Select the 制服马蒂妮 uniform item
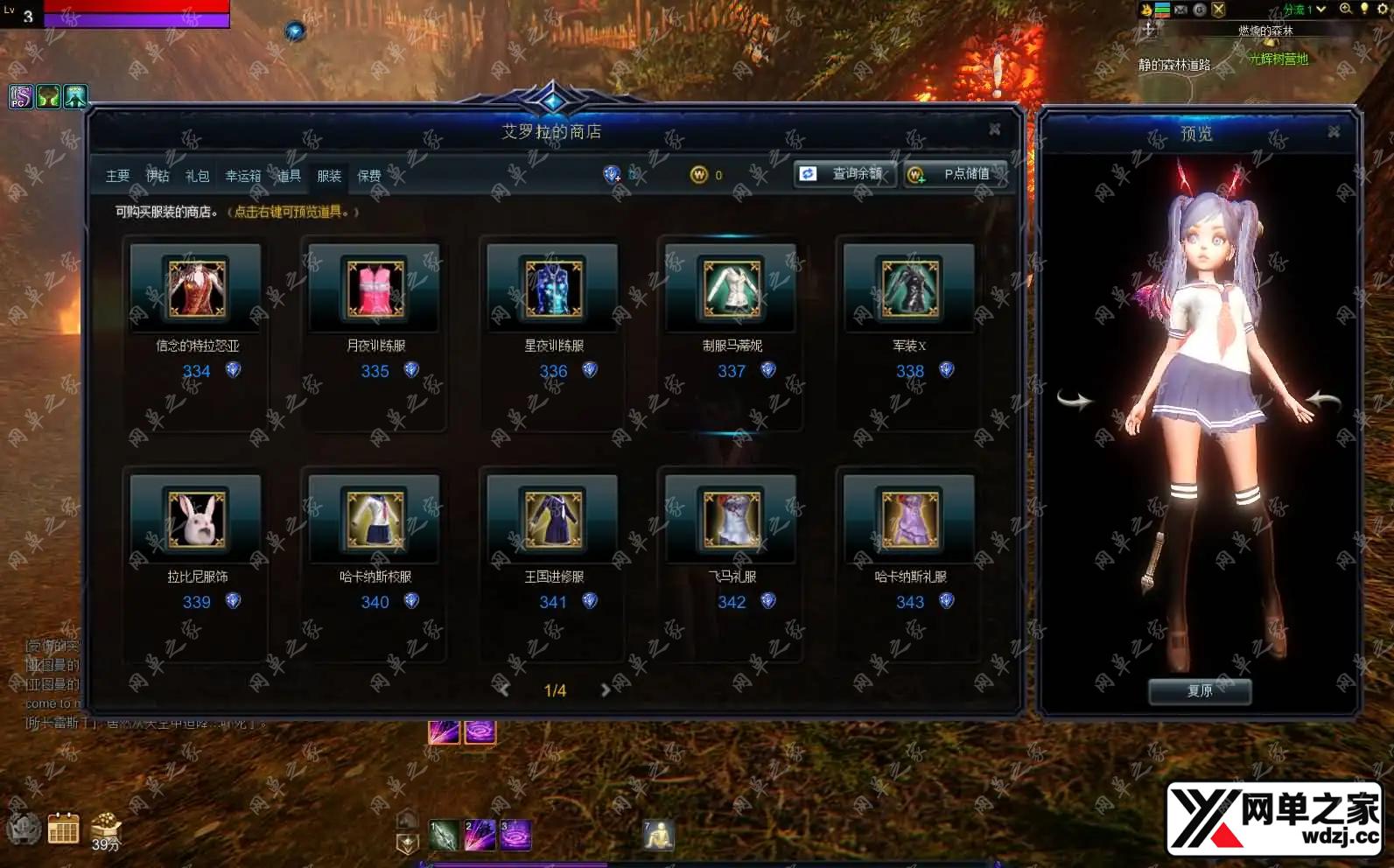Viewport: 1394px width, 868px height. (x=732, y=289)
